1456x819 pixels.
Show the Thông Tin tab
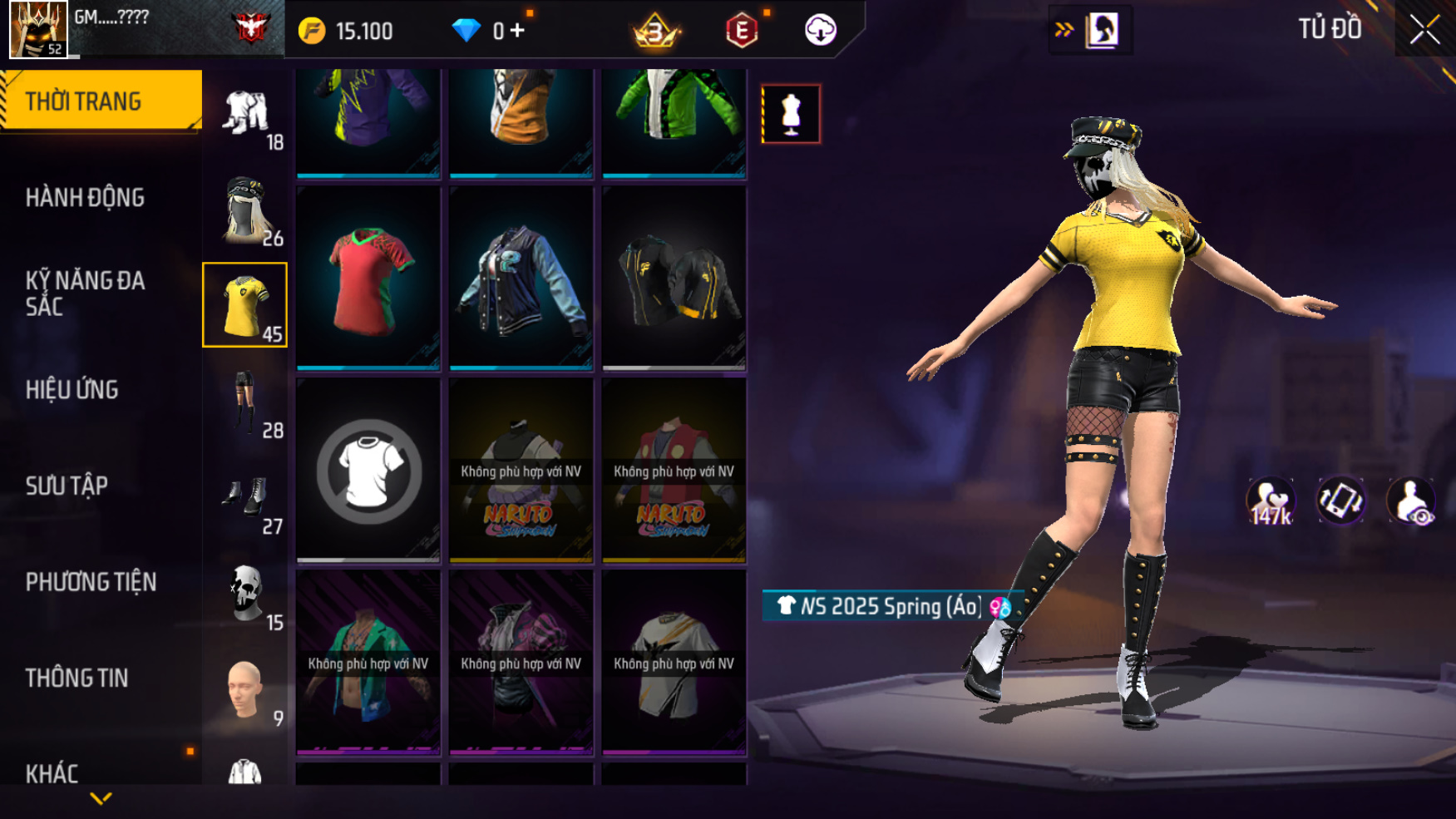77,678
